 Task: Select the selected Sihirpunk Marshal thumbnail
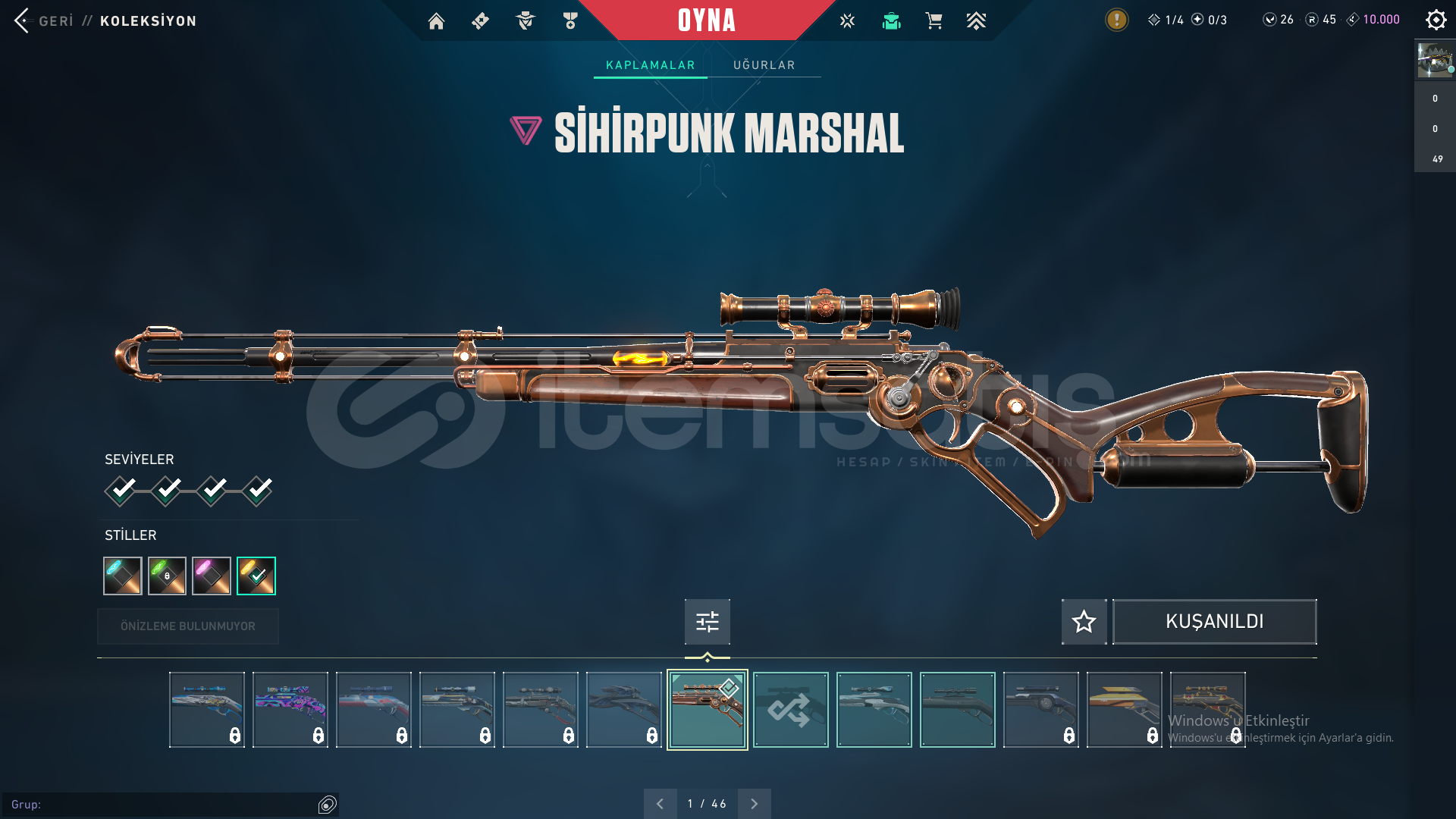click(x=707, y=710)
